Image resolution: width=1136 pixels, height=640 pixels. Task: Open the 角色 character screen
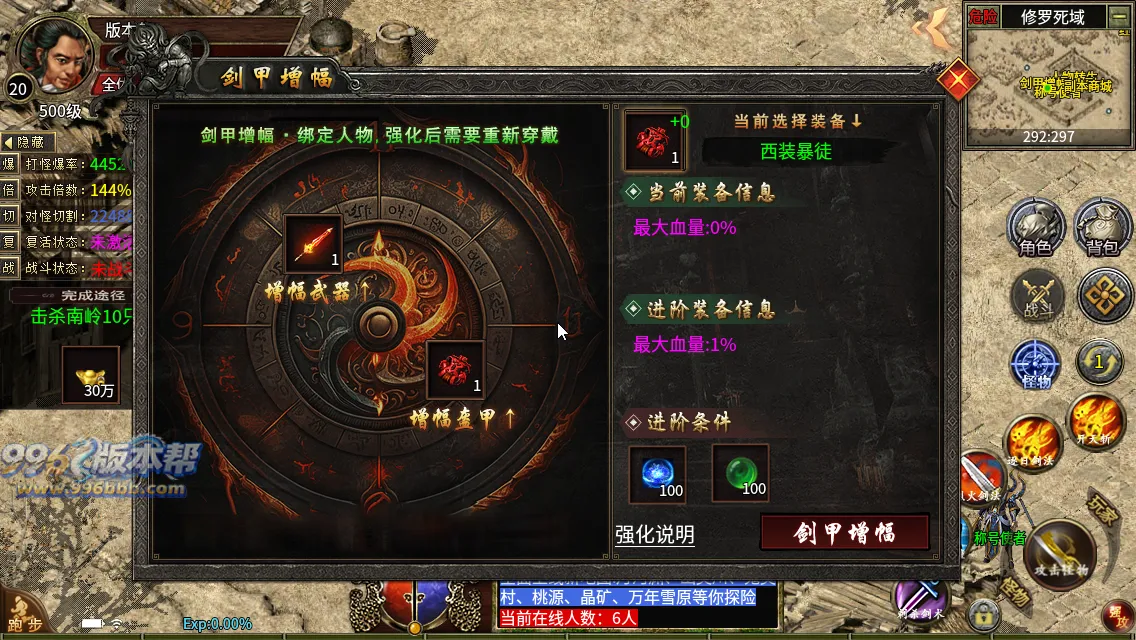coord(1035,226)
